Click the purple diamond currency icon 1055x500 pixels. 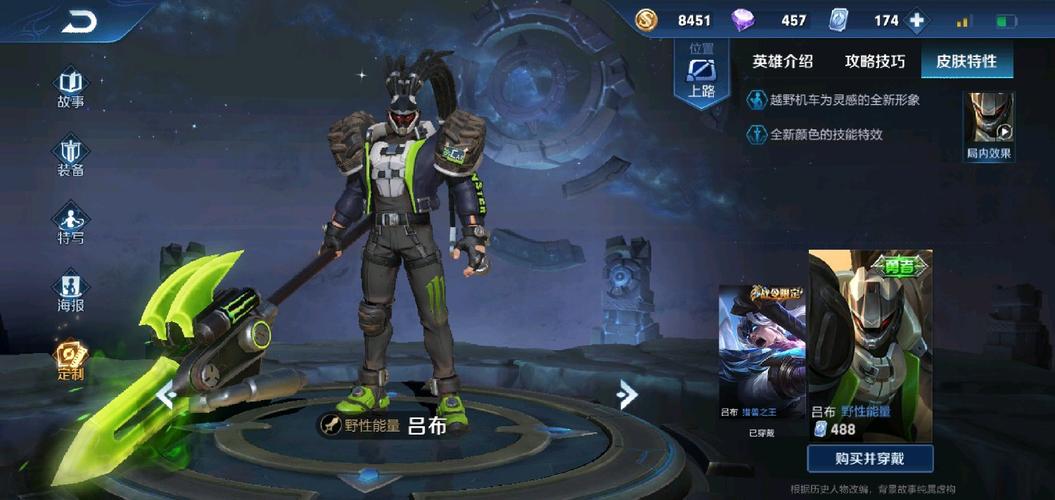743,20
